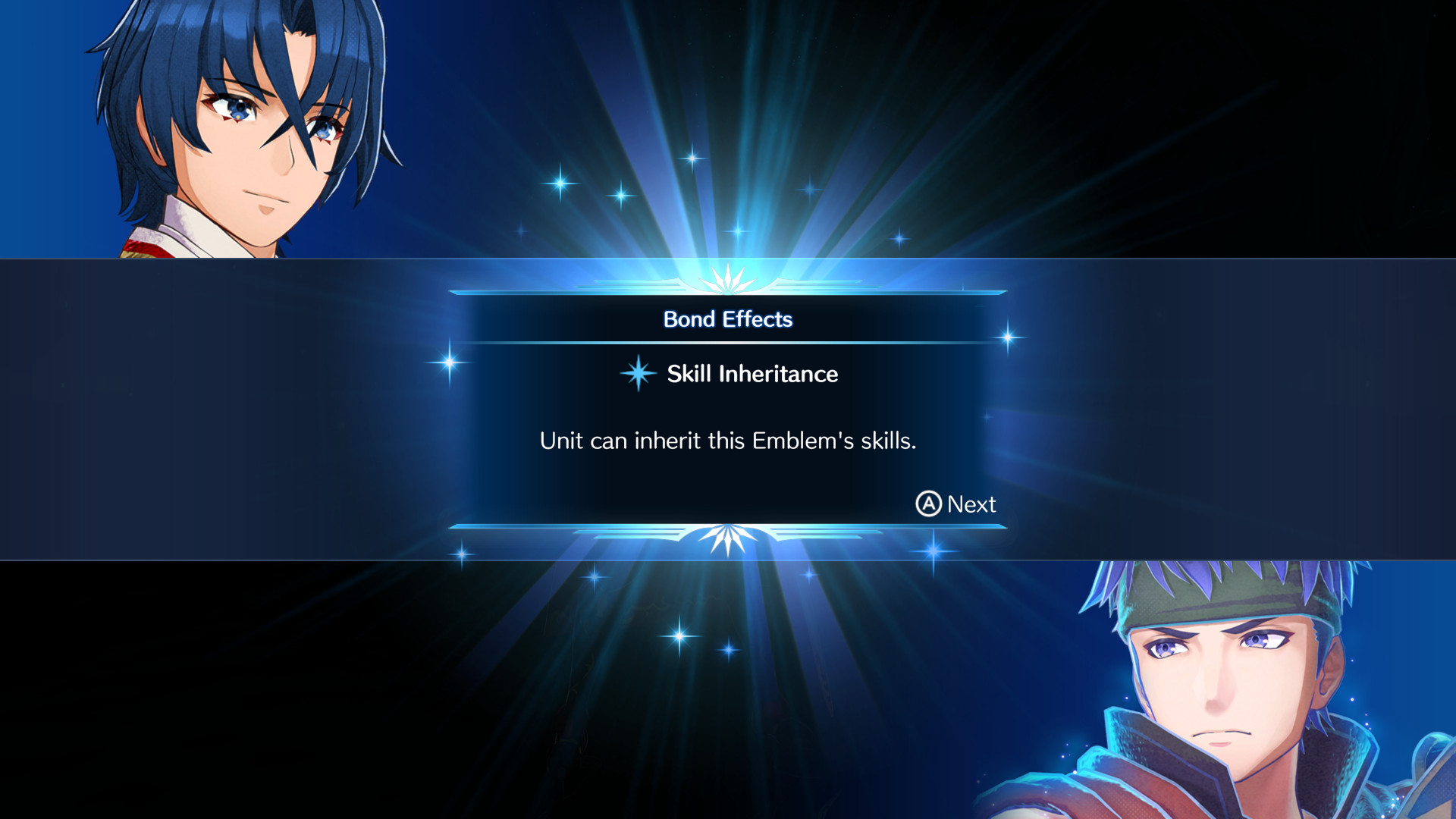Toggle the Skill Inheritance bond effect entry
Image resolution: width=1456 pixels, height=819 pixels.
751,374
